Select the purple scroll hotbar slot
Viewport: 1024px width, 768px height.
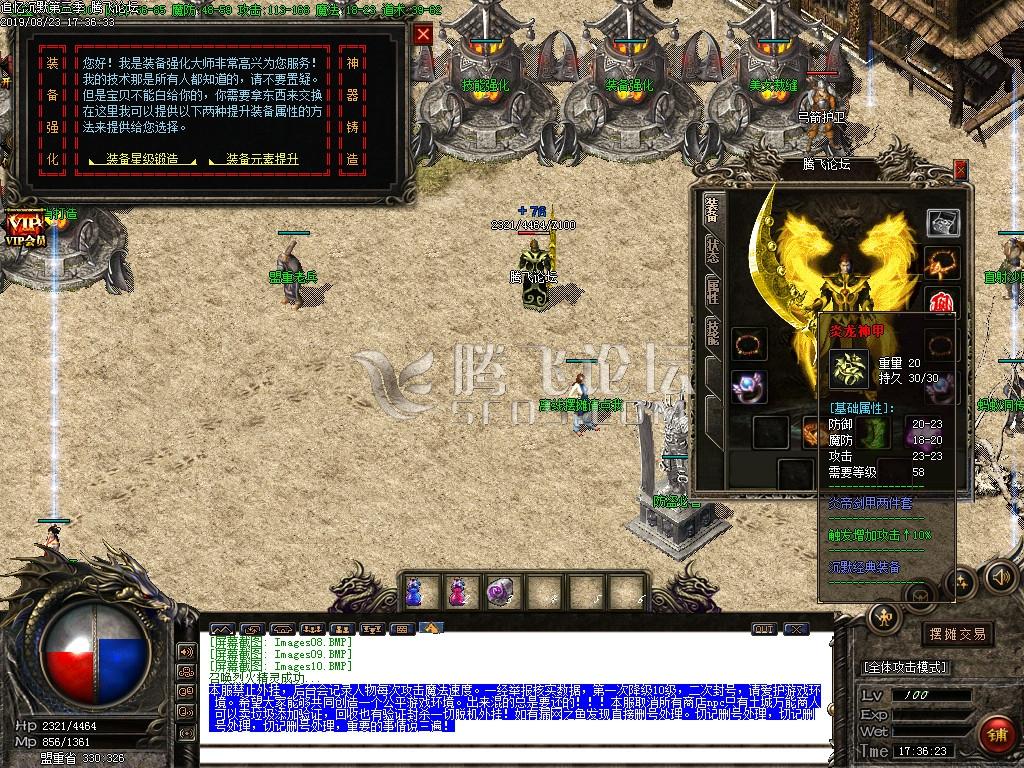[498, 591]
